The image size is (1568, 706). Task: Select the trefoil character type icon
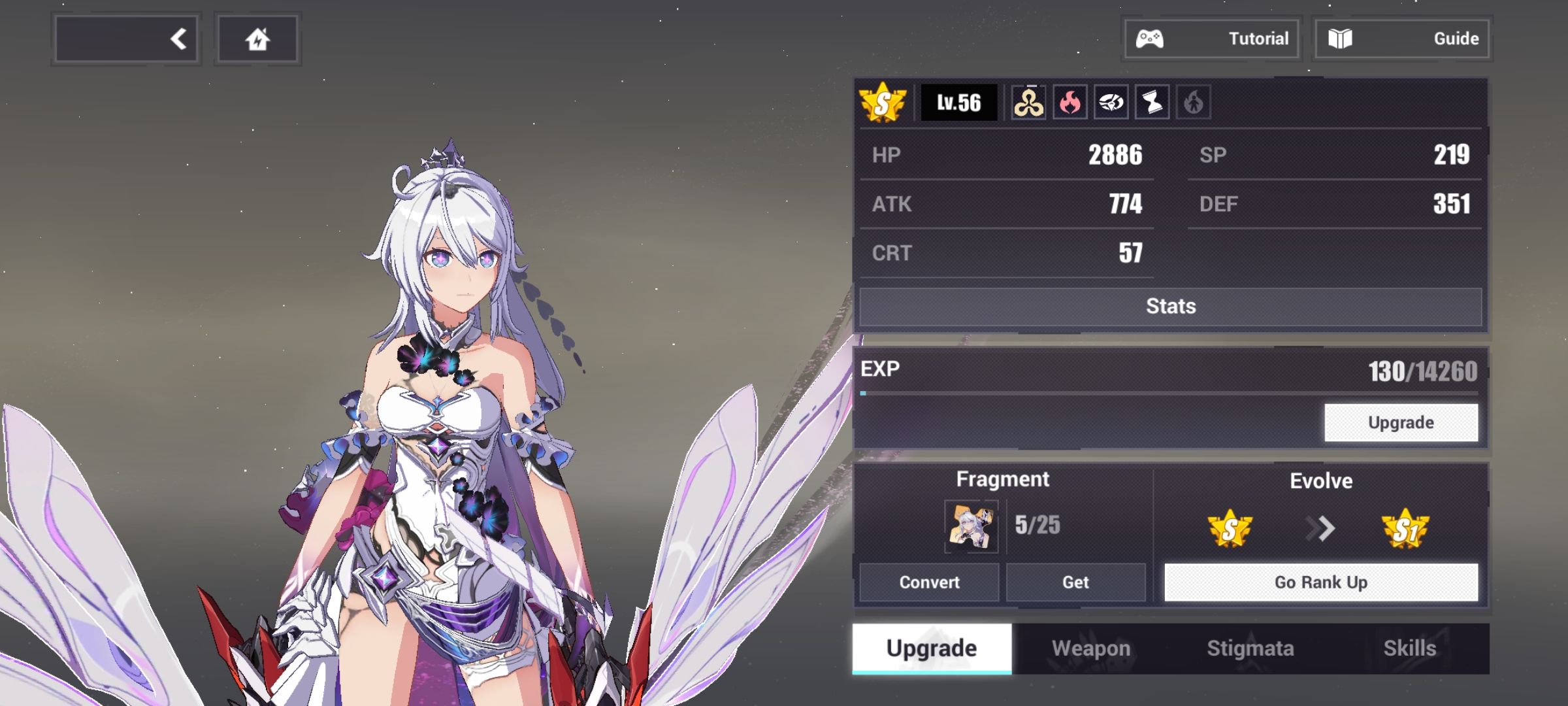(x=1028, y=103)
